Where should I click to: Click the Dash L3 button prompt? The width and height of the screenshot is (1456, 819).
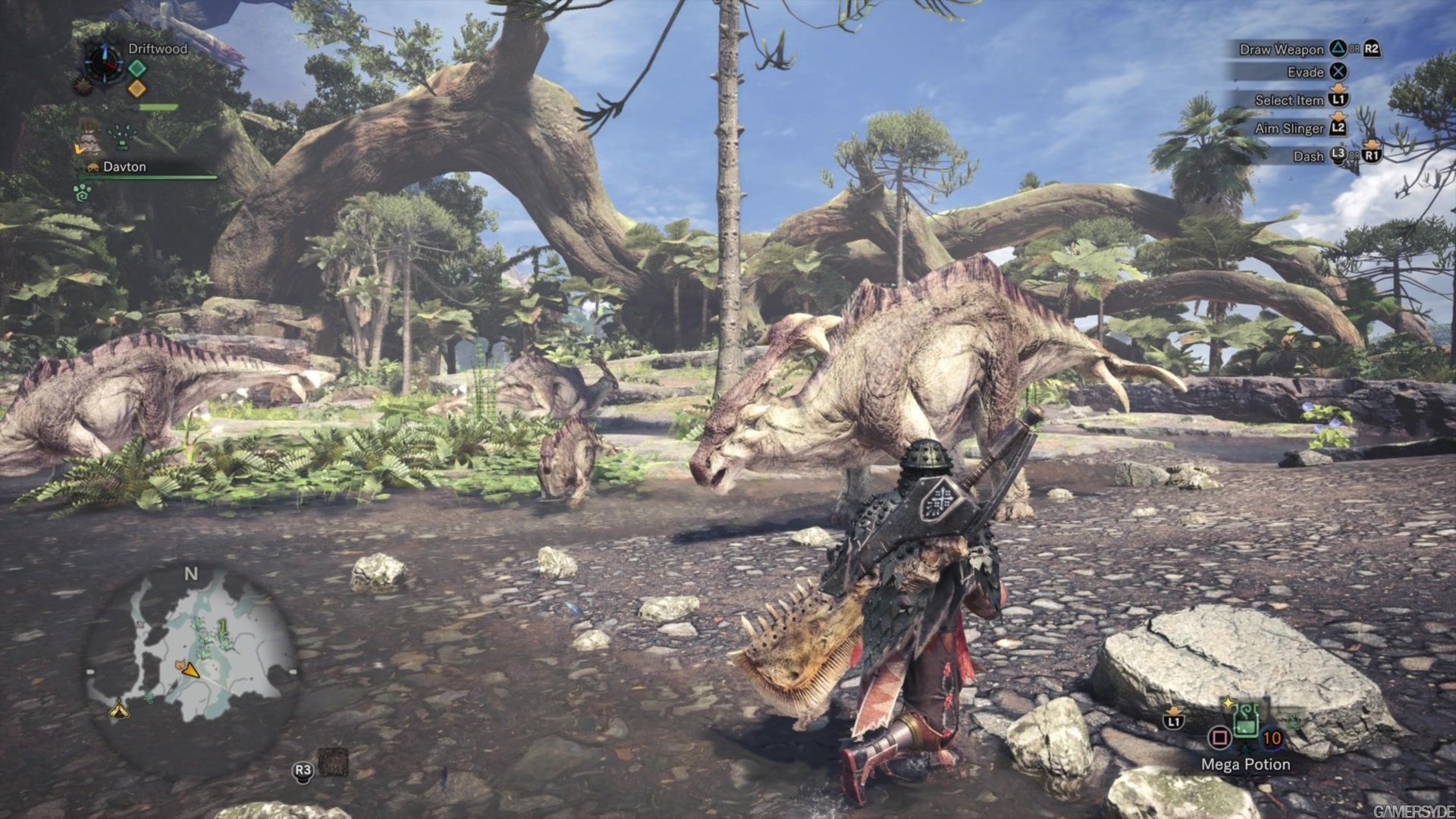tap(1338, 155)
